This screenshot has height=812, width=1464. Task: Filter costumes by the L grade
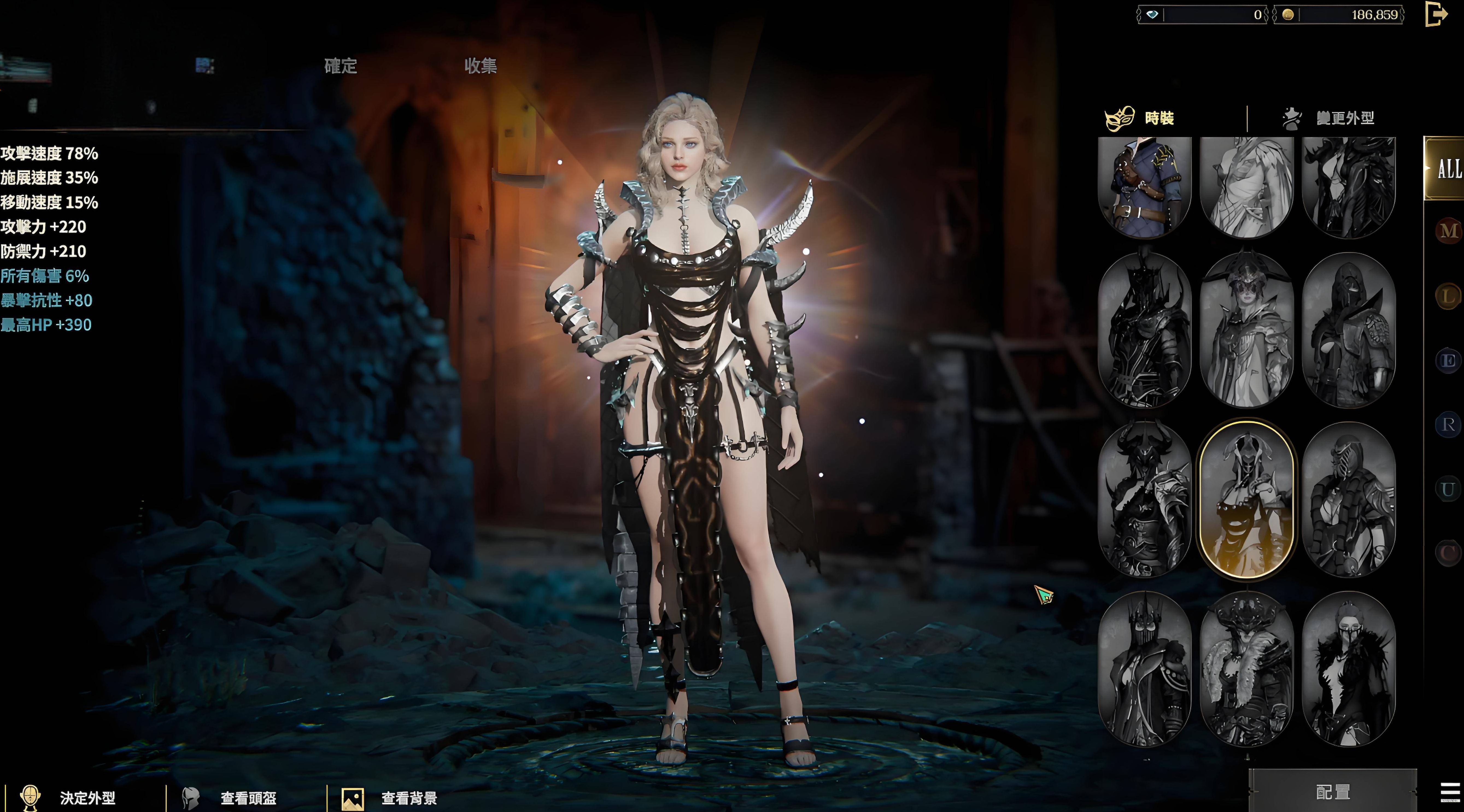click(1448, 295)
